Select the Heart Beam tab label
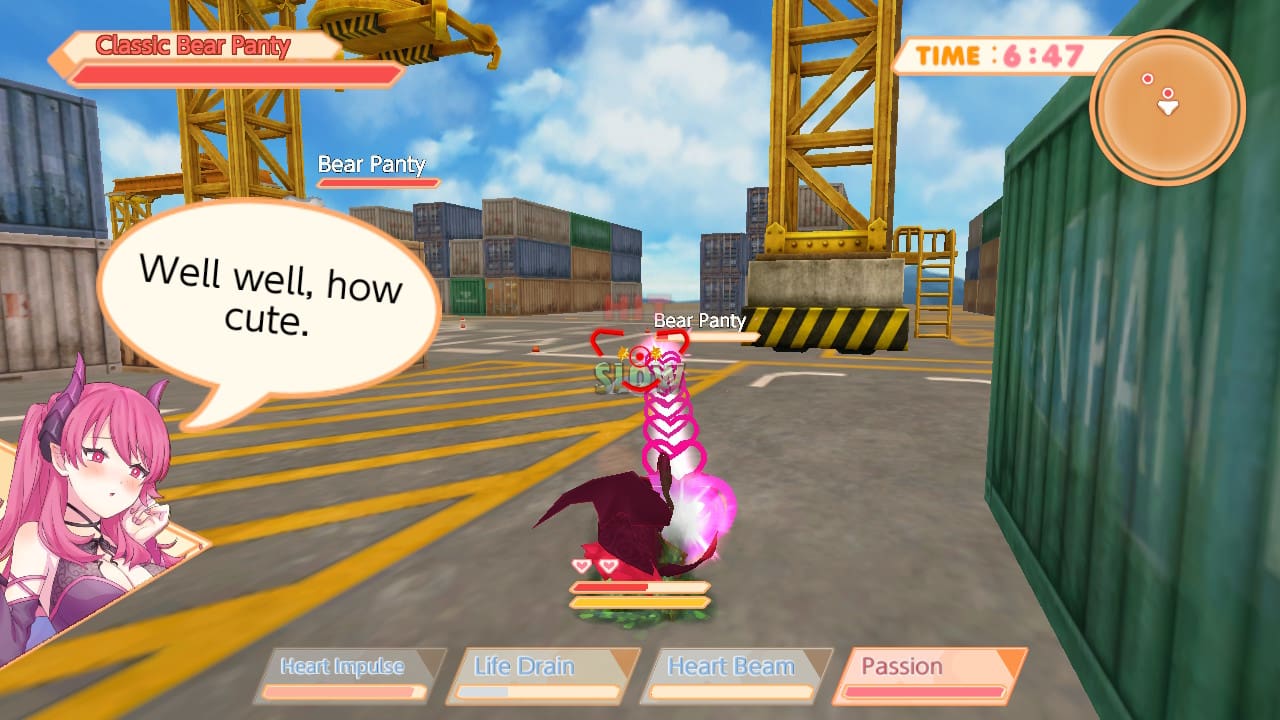 click(x=731, y=666)
